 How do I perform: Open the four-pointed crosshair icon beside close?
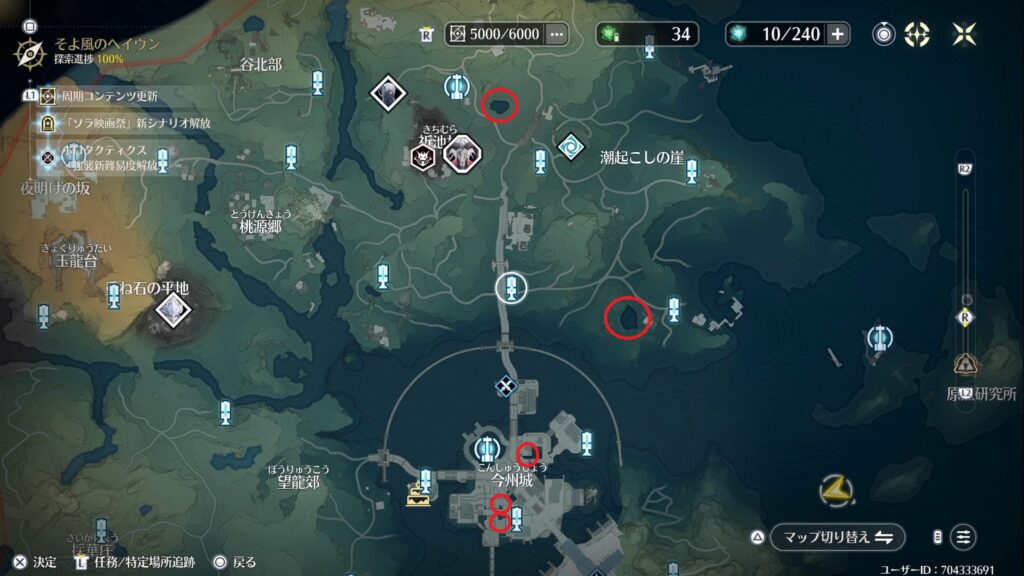pos(917,34)
